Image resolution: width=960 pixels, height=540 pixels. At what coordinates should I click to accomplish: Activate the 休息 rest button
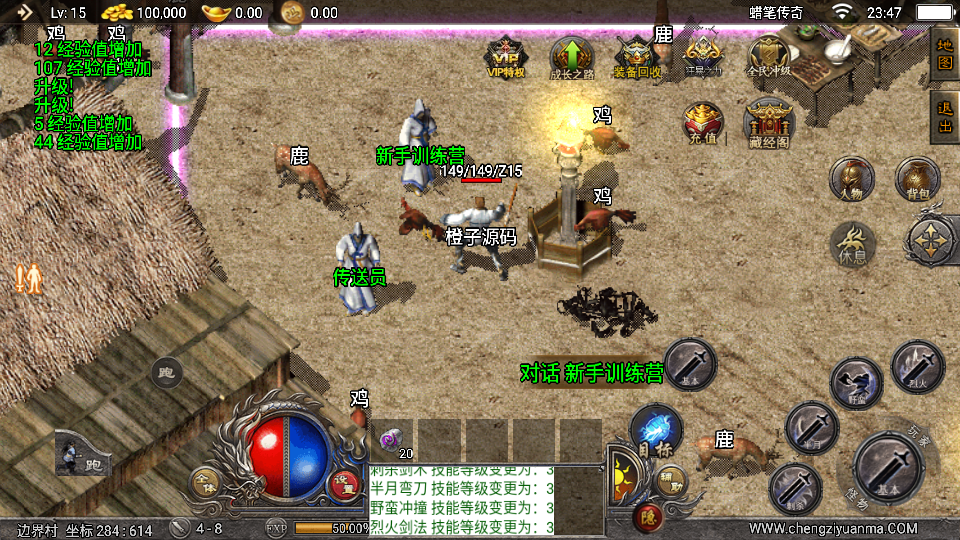coord(852,244)
